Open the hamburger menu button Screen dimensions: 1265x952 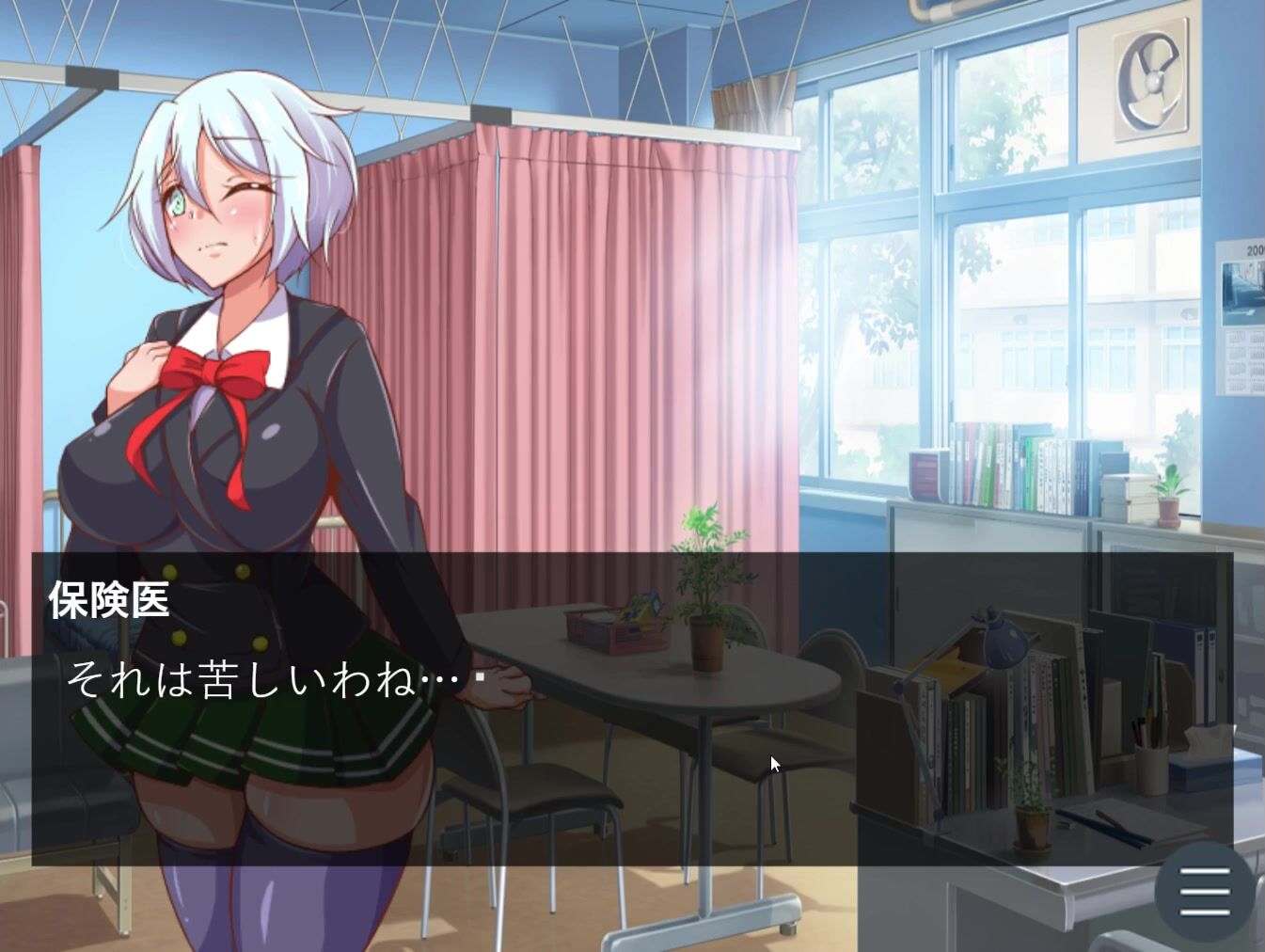pyautogui.click(x=1204, y=891)
